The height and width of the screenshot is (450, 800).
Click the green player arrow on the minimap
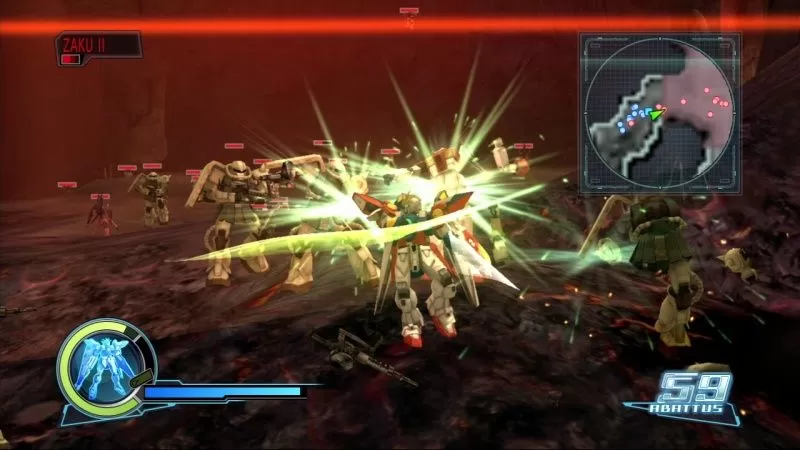coord(656,114)
